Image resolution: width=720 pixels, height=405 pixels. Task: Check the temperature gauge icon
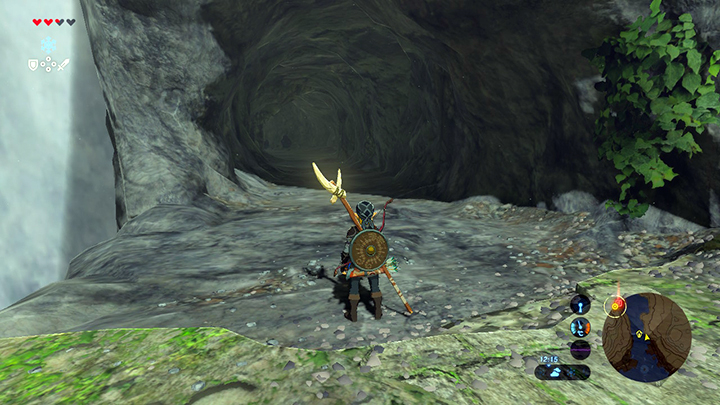[x=580, y=326]
